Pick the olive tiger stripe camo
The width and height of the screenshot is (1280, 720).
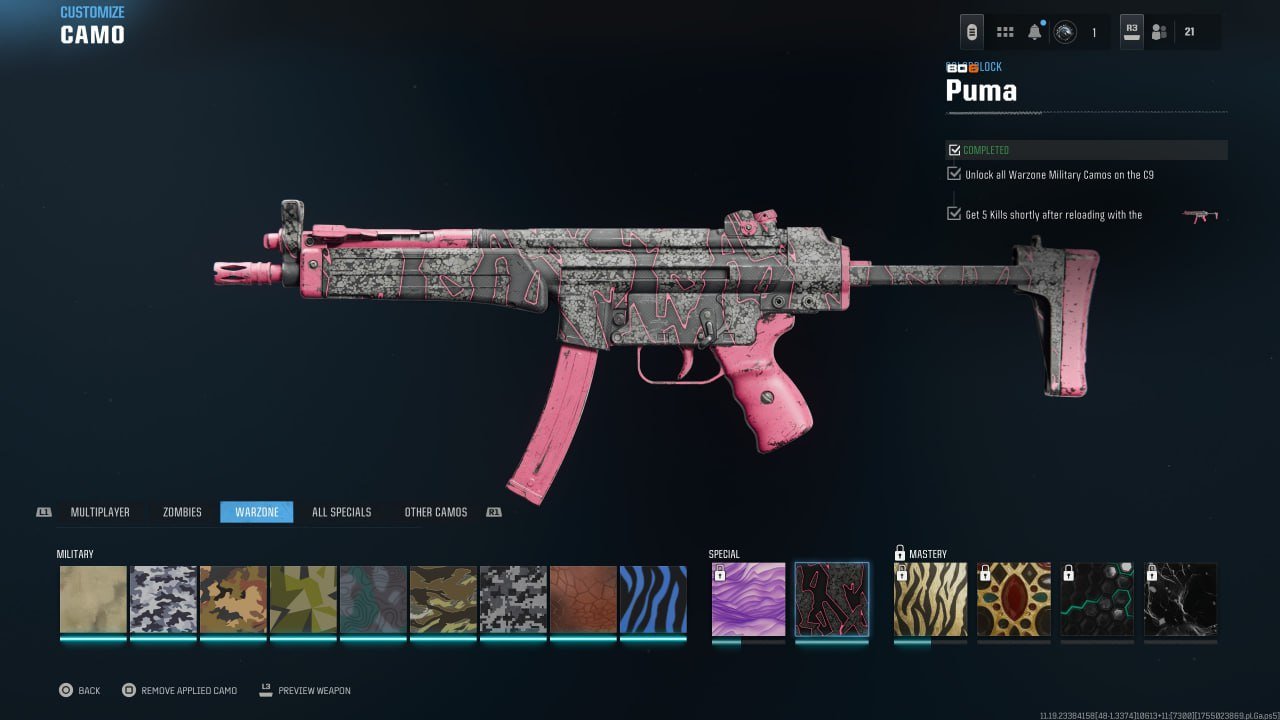(x=443, y=600)
